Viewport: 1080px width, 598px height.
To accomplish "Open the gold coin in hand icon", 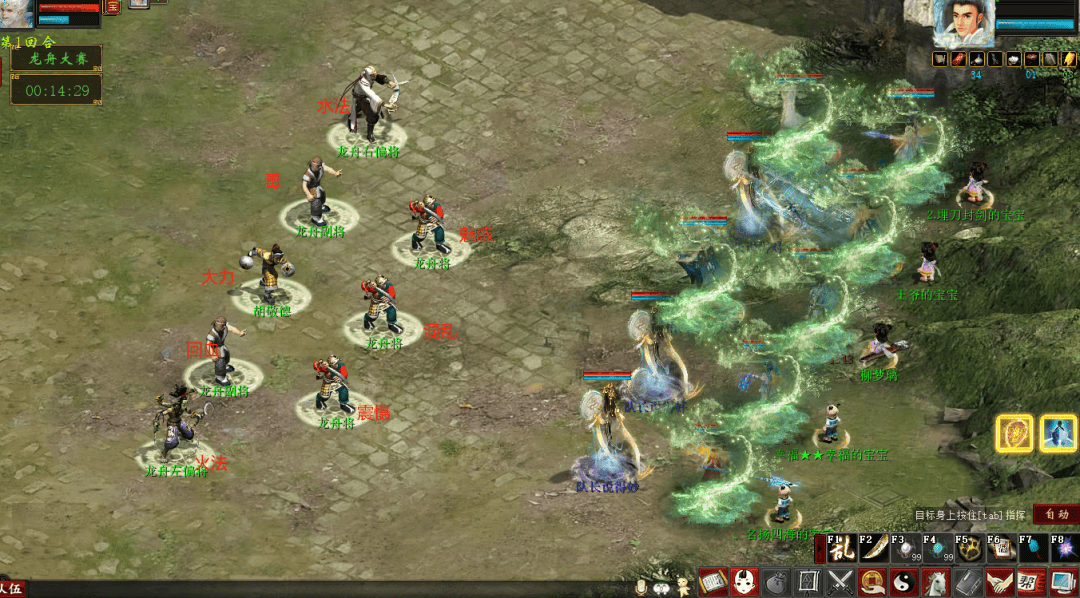I will (x=872, y=581).
